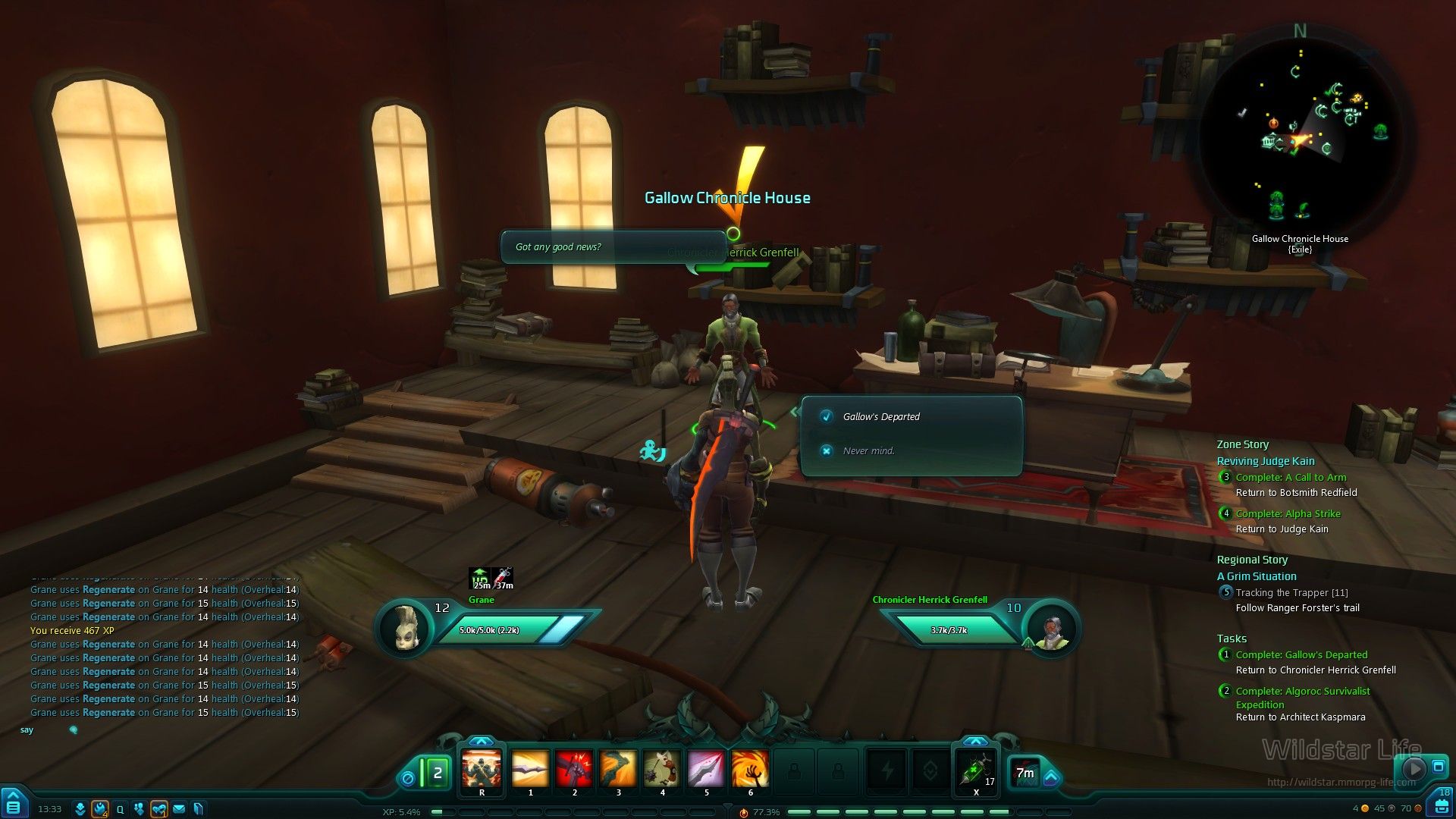Screen dimensions: 1456x819
Task: Click Chronicler Herrick Grenfell's target portrait
Action: point(1051,627)
